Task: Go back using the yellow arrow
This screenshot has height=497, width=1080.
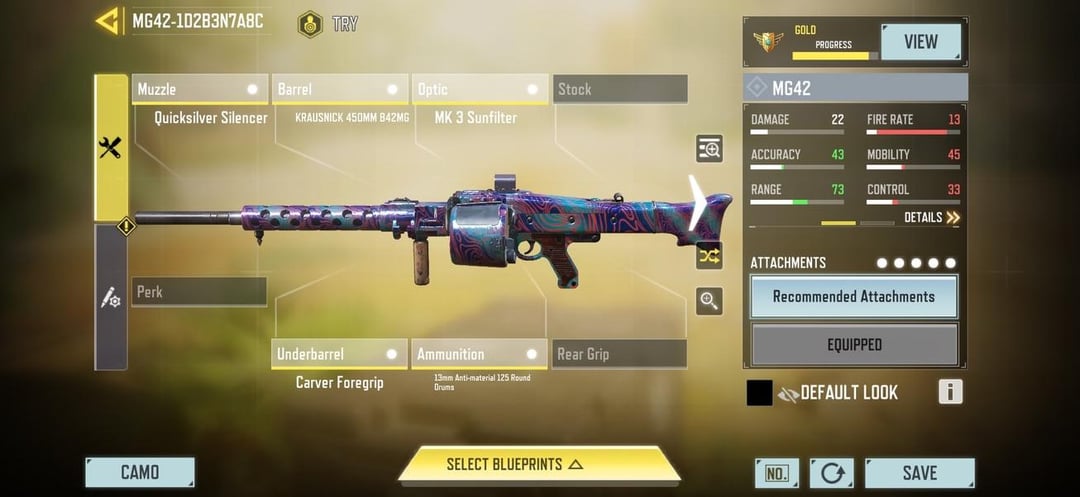Action: 107,21
